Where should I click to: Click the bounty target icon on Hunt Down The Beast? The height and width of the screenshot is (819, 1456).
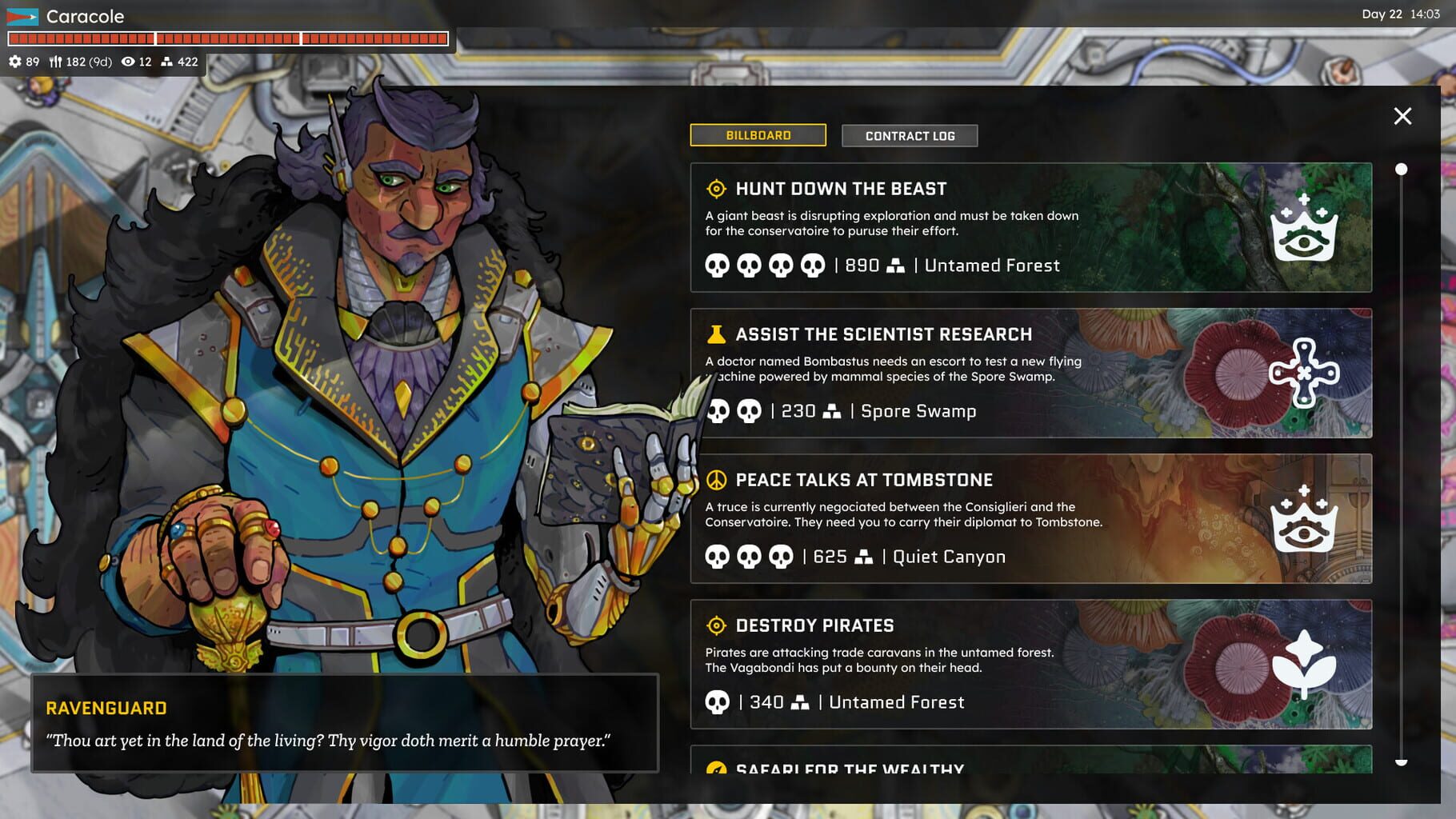point(716,189)
